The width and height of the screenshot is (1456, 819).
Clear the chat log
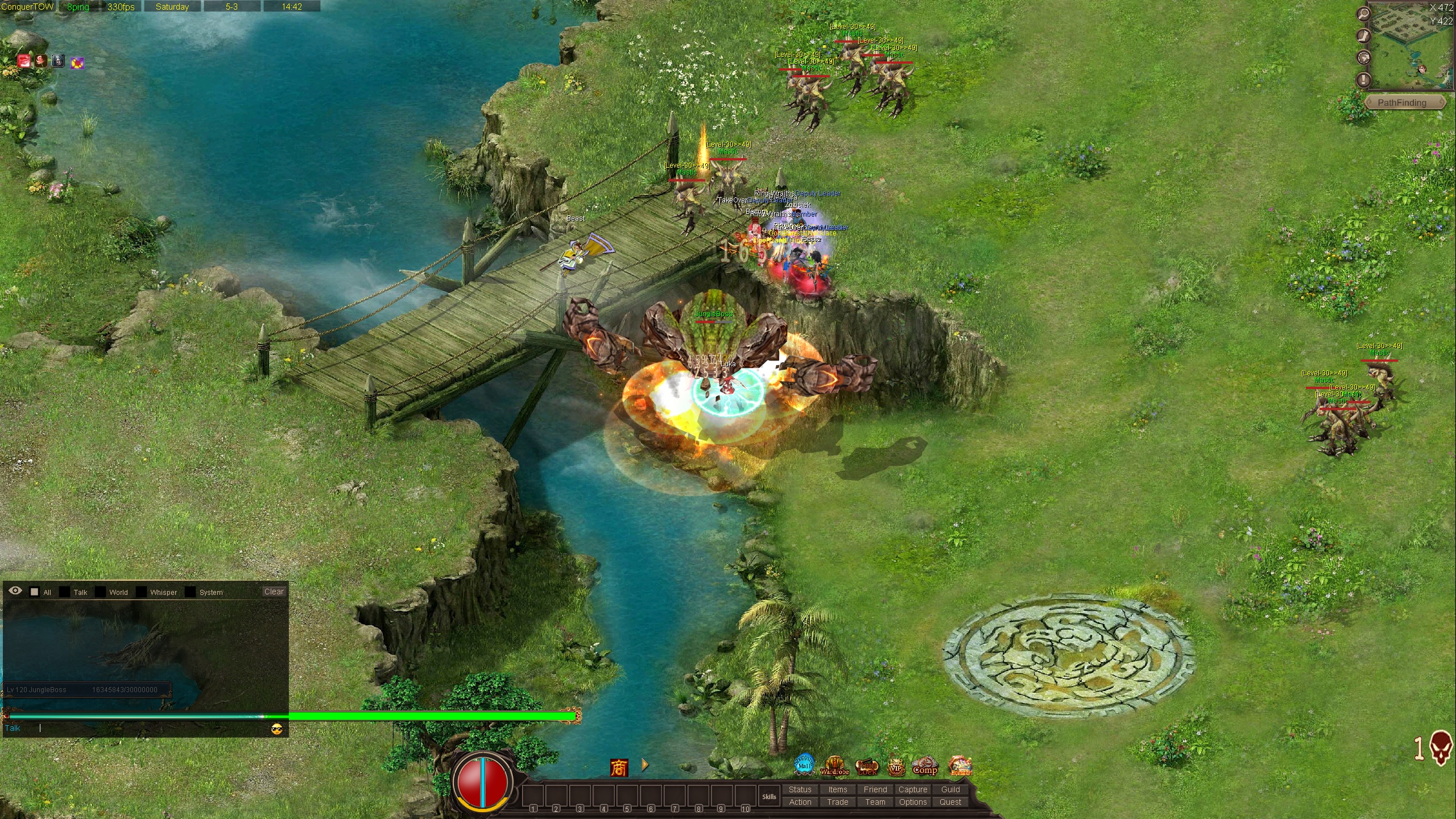pyautogui.click(x=274, y=591)
